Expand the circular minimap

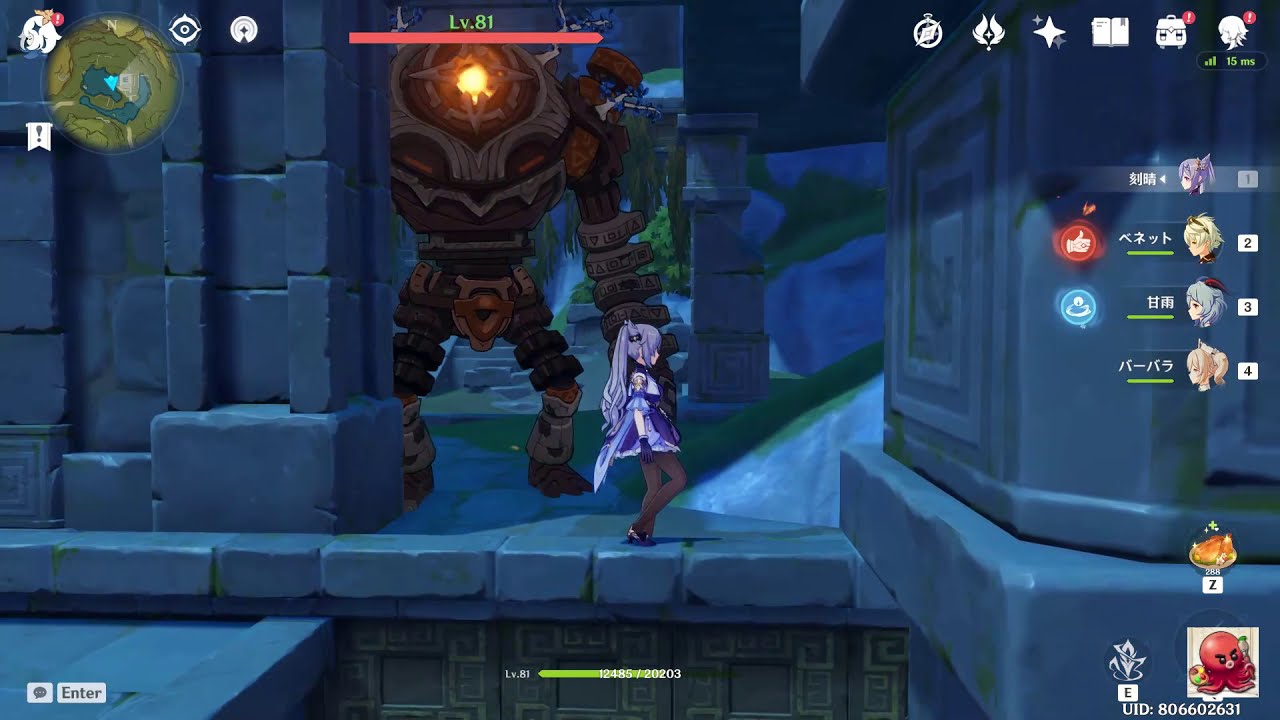tap(111, 82)
